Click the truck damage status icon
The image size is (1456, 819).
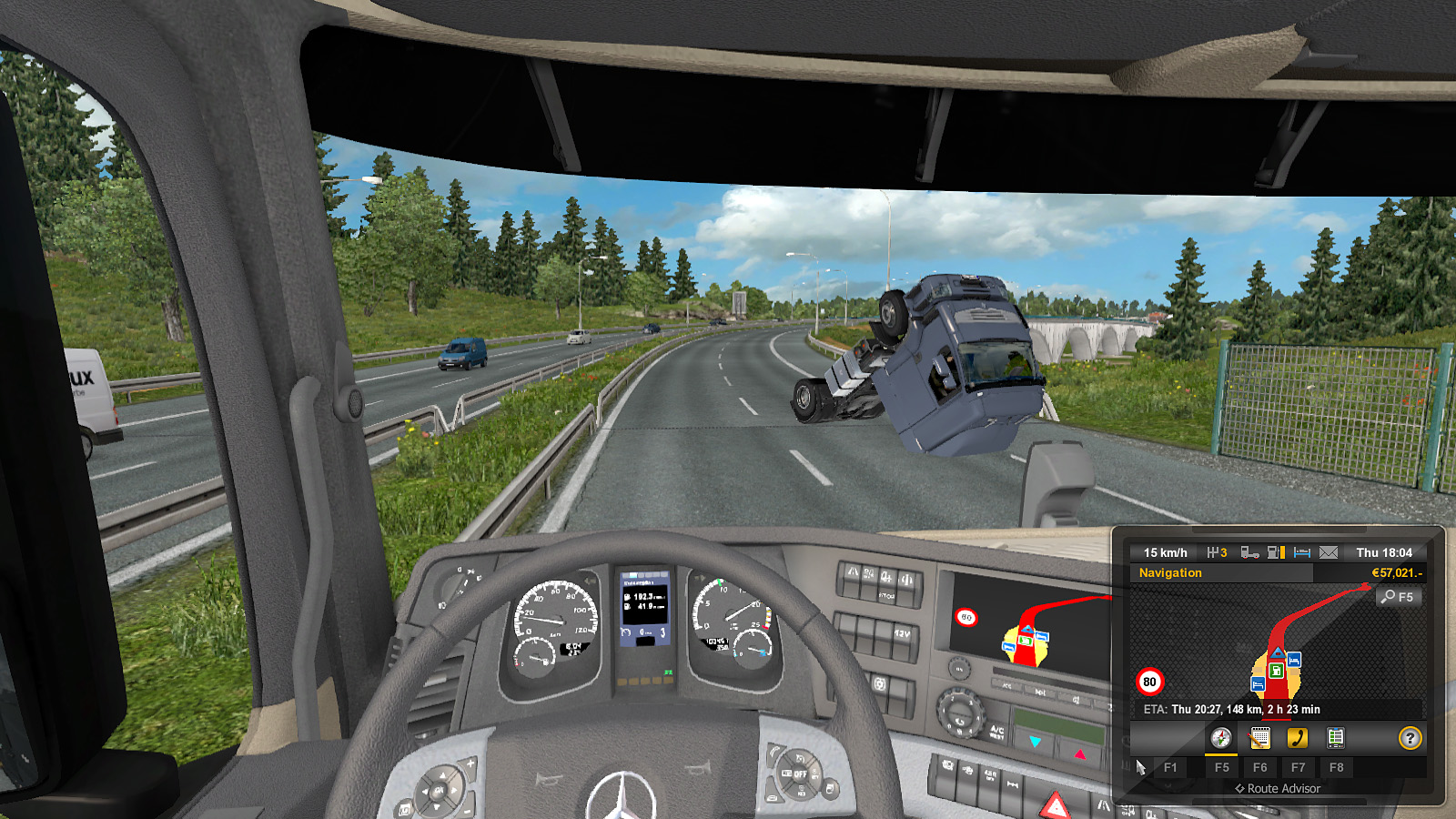click(x=1249, y=552)
